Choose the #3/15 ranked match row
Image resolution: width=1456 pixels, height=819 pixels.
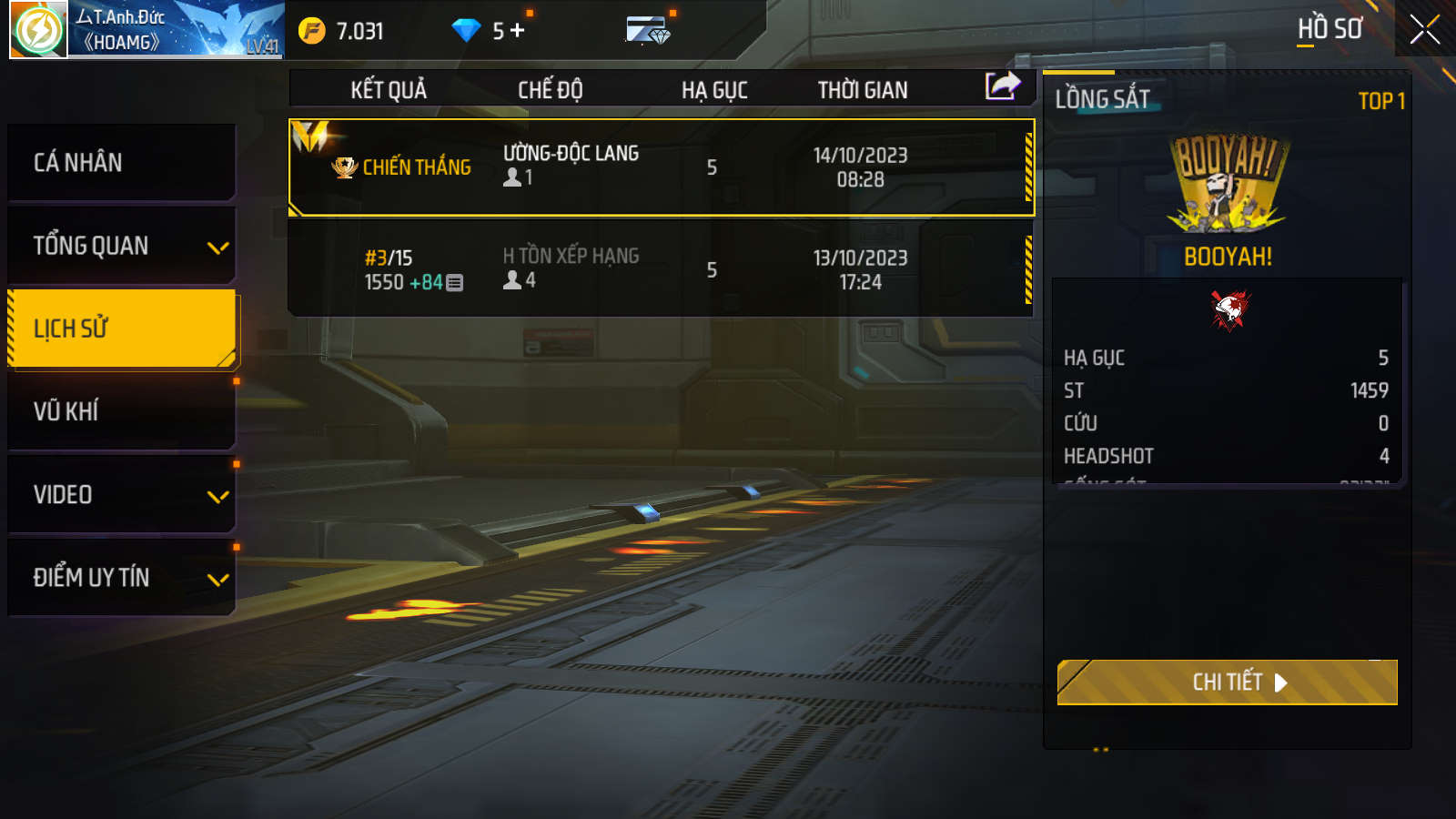pyautogui.click(x=661, y=269)
